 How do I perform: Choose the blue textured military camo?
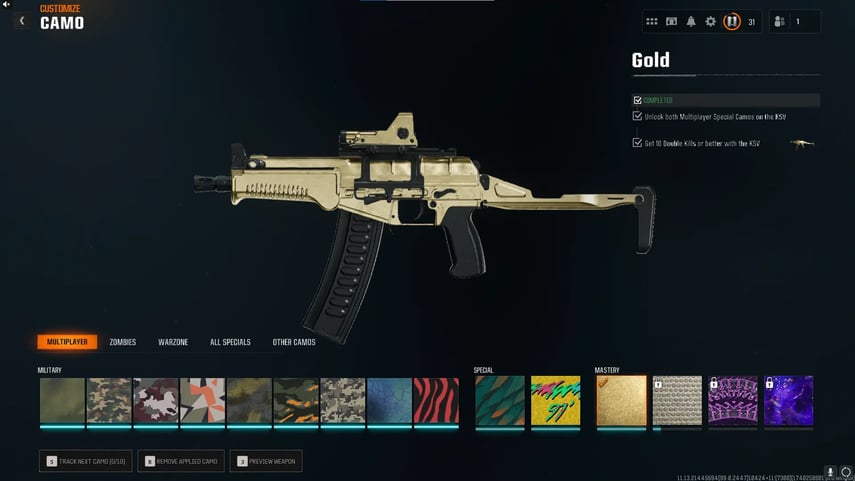coord(389,400)
